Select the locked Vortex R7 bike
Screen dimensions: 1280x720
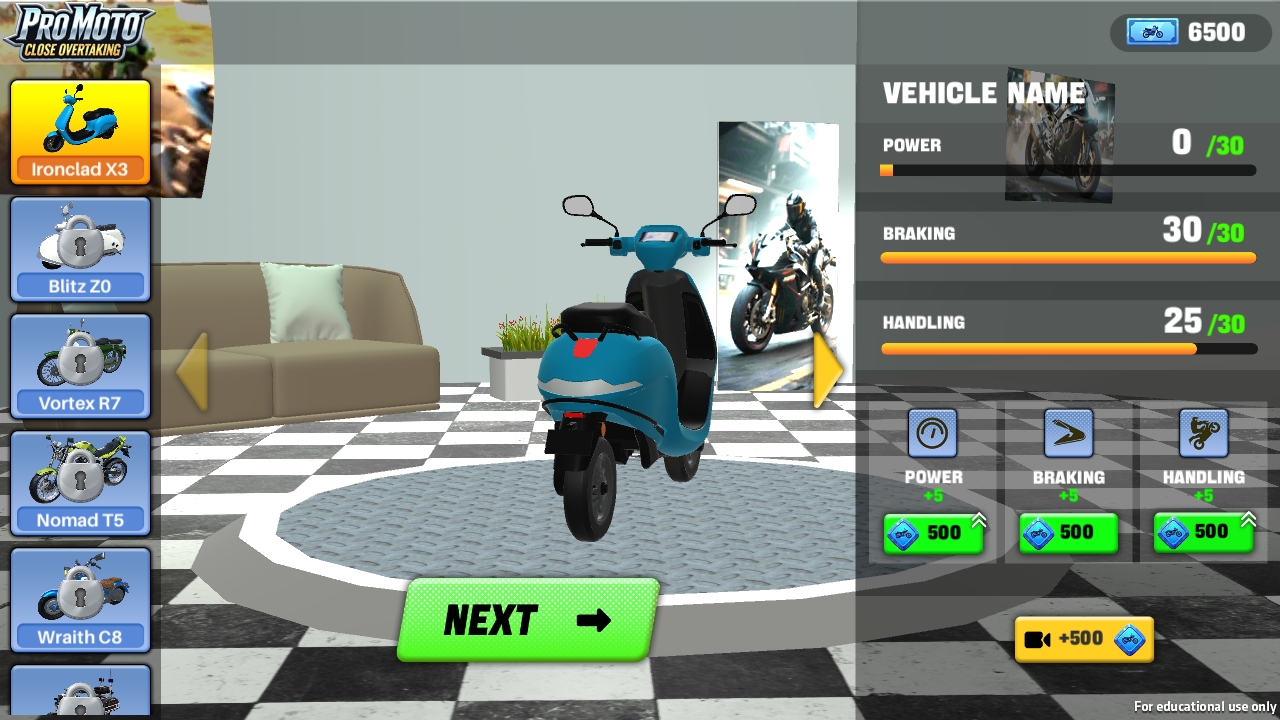pyautogui.click(x=80, y=367)
